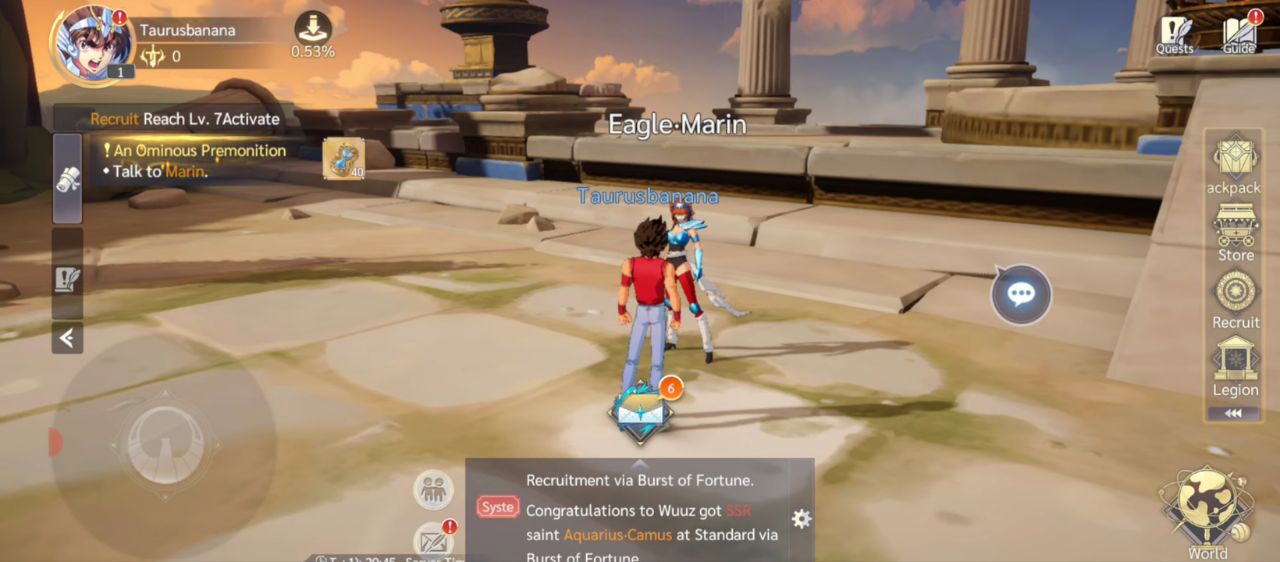Switch to the scroll quest tab
Image resolution: width=1280 pixels, height=562 pixels.
point(67,178)
